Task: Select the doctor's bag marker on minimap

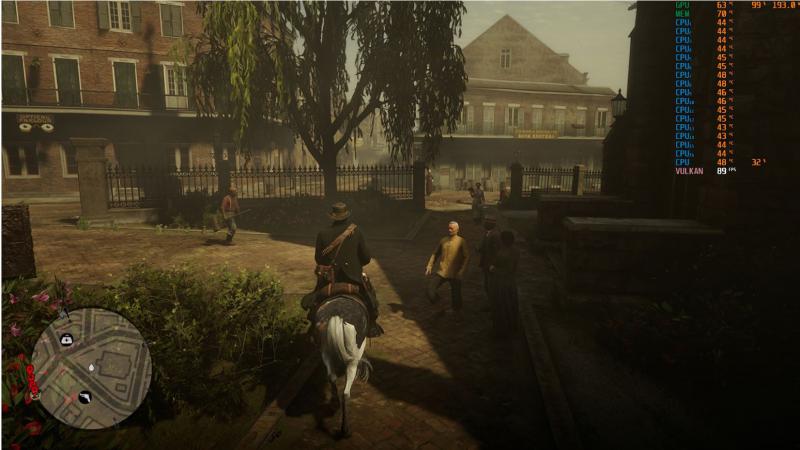Action: coord(67,340)
